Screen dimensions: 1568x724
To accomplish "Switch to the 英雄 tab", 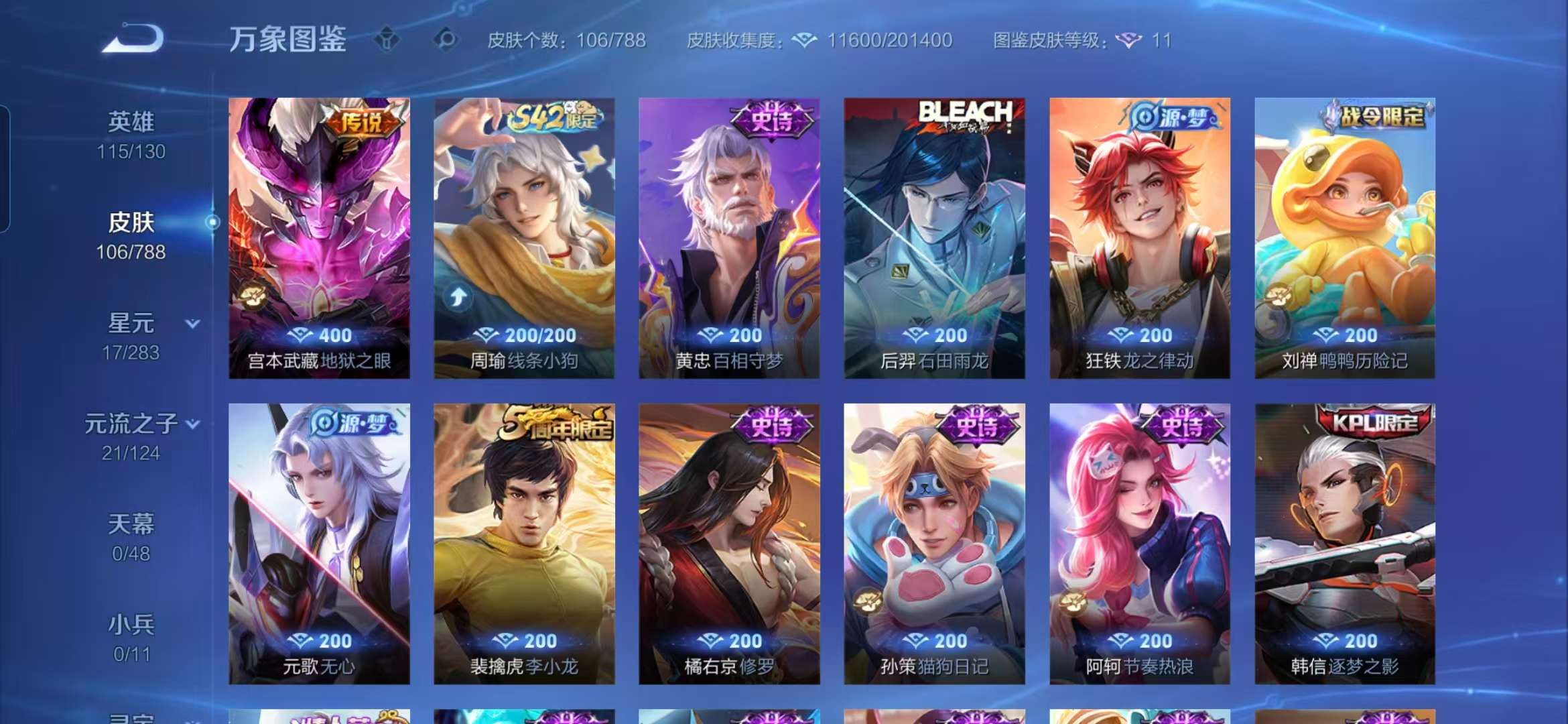I will [x=130, y=121].
